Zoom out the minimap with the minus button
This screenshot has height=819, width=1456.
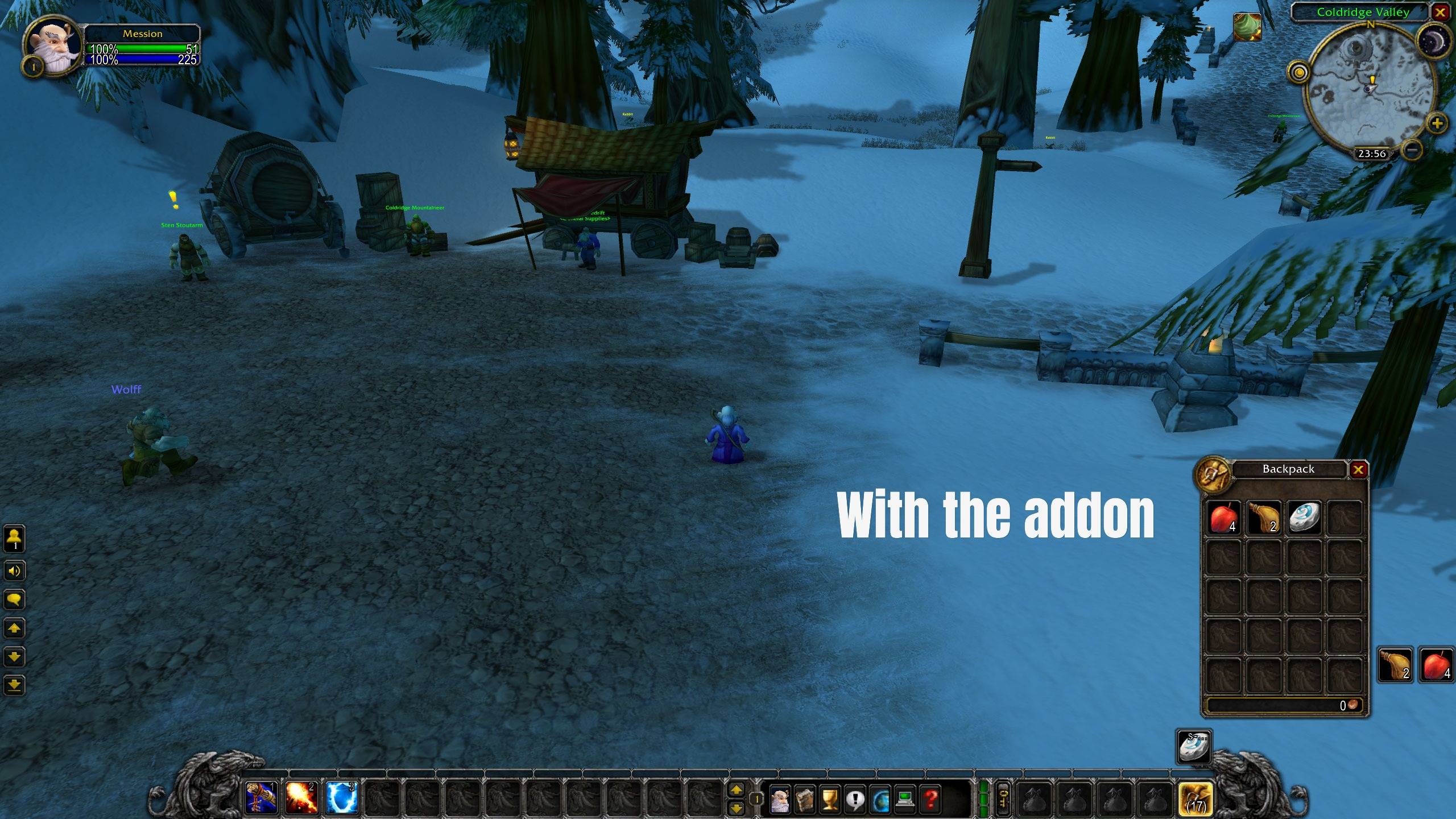[1412, 150]
